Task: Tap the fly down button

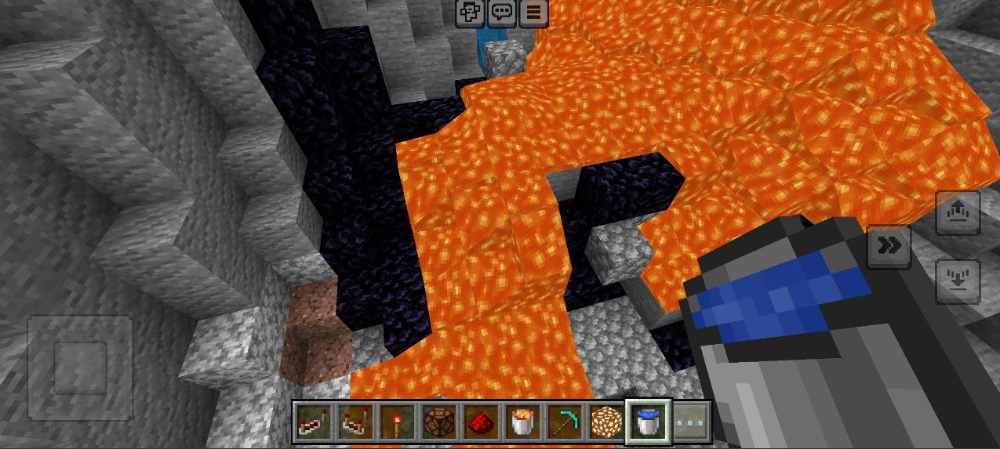Action: (957, 281)
